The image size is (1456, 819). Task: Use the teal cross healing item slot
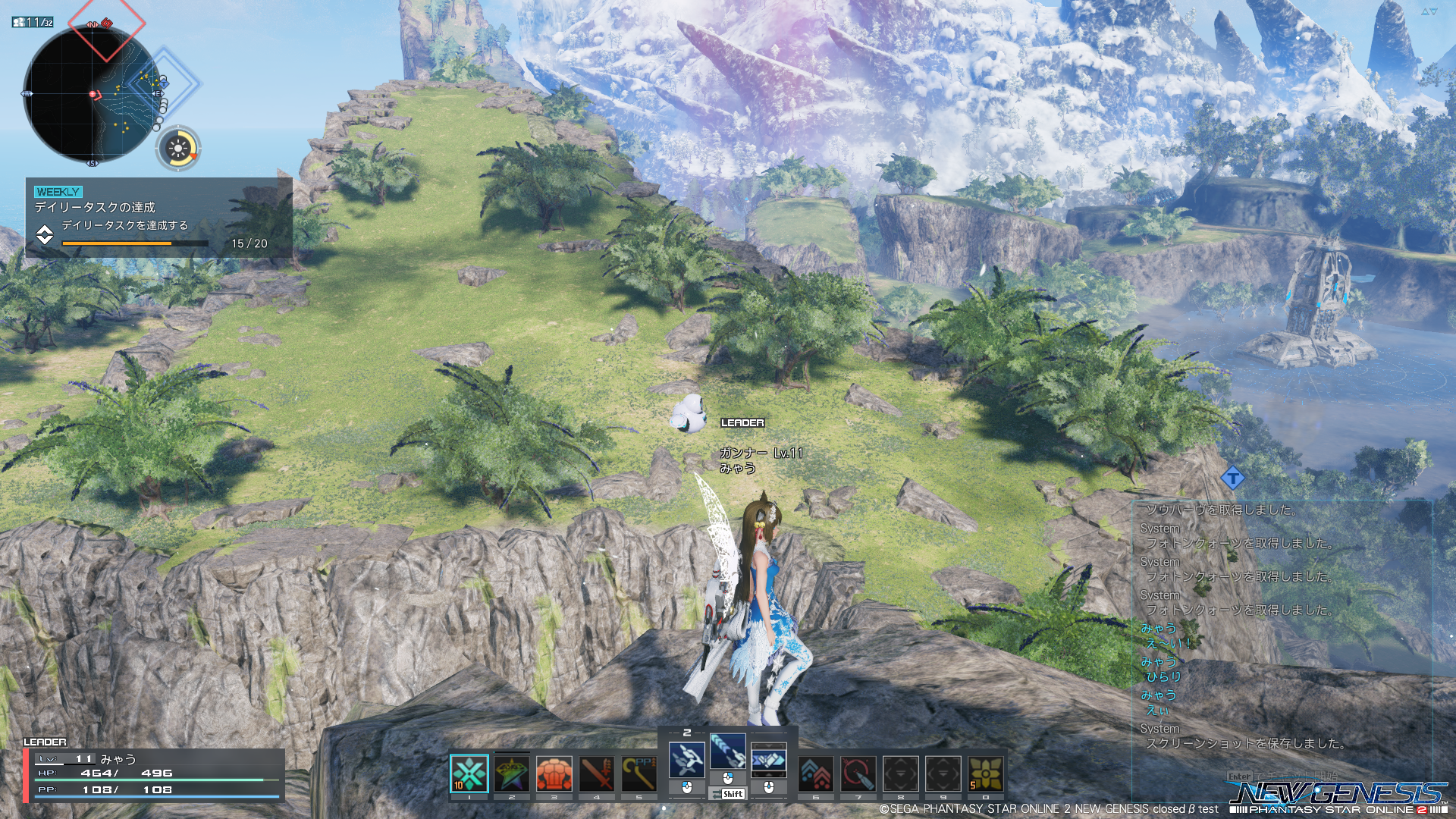469,773
